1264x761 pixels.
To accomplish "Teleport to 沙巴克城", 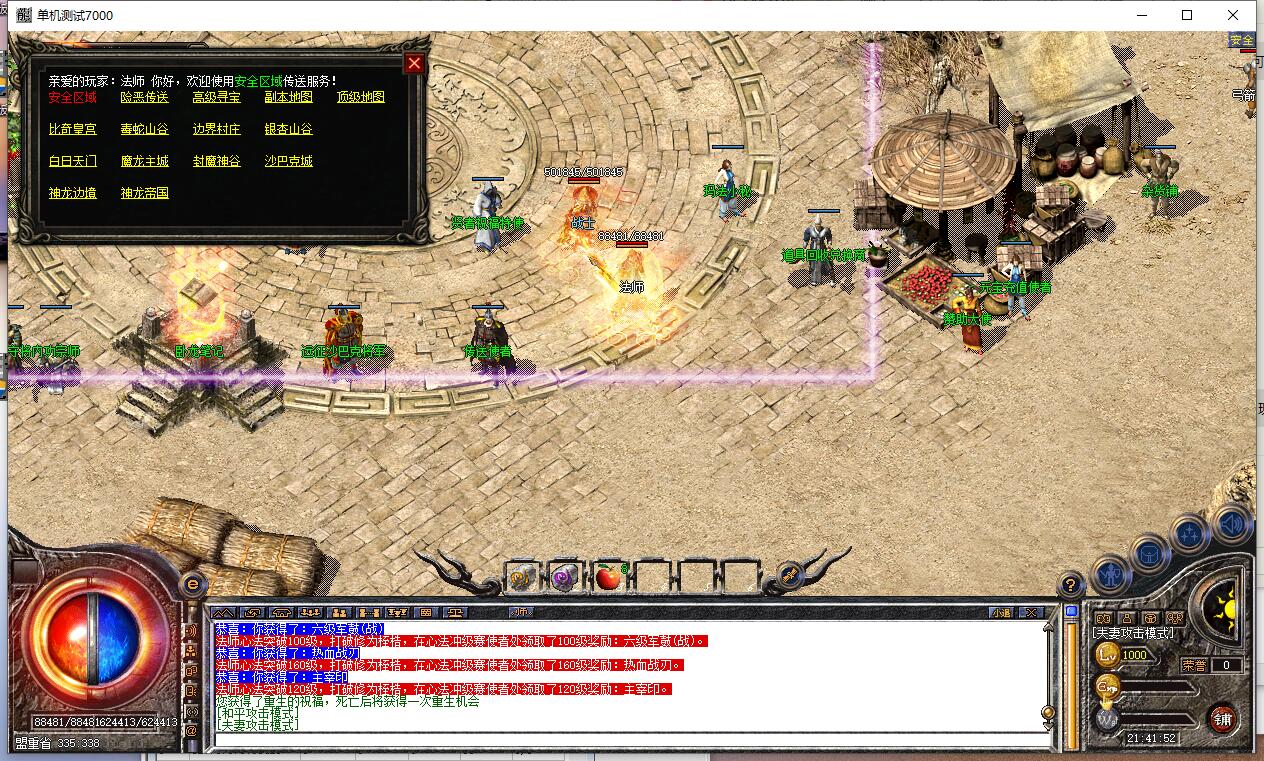I will 288,161.
